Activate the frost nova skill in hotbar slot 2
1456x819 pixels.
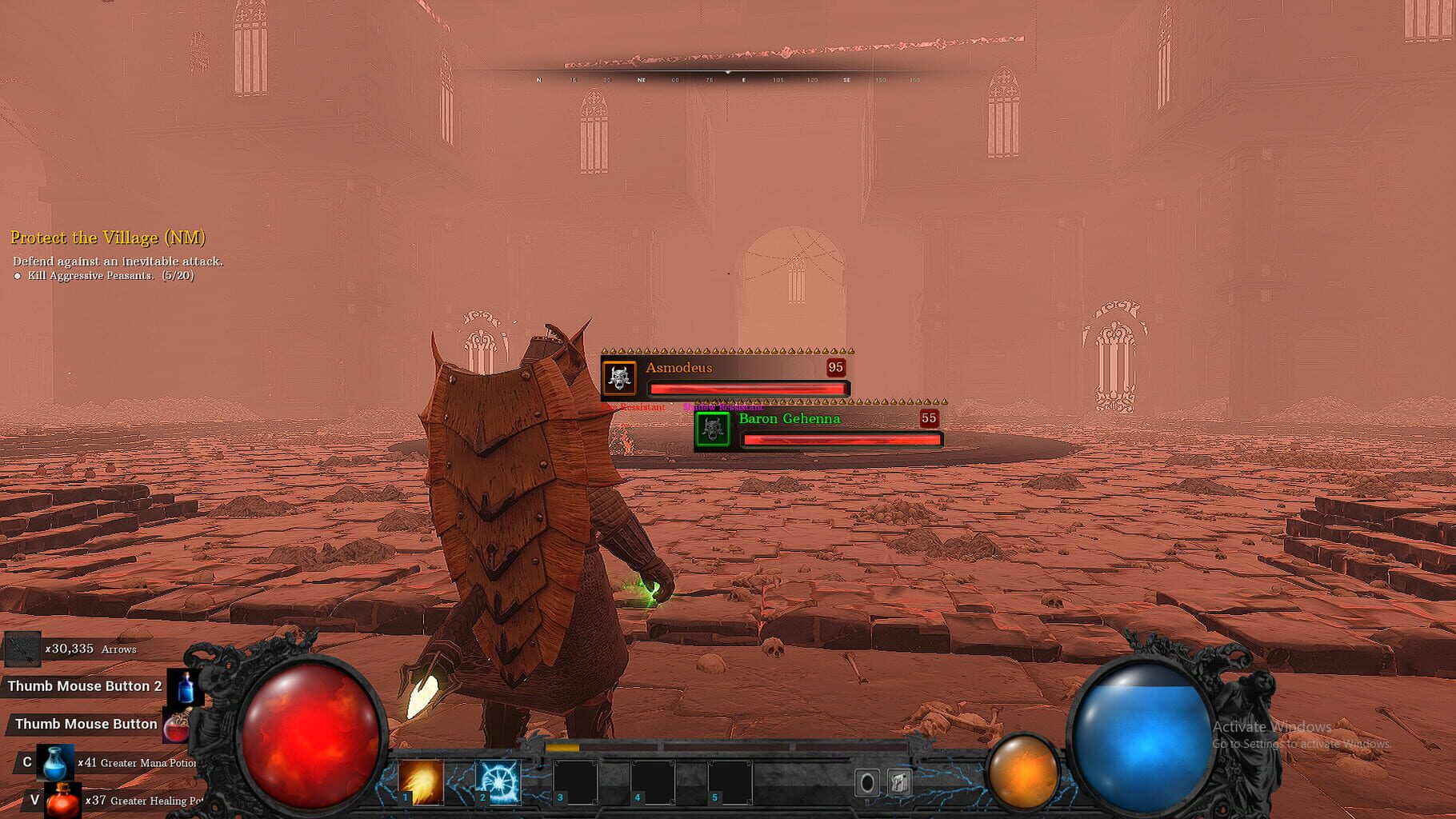[x=498, y=782]
